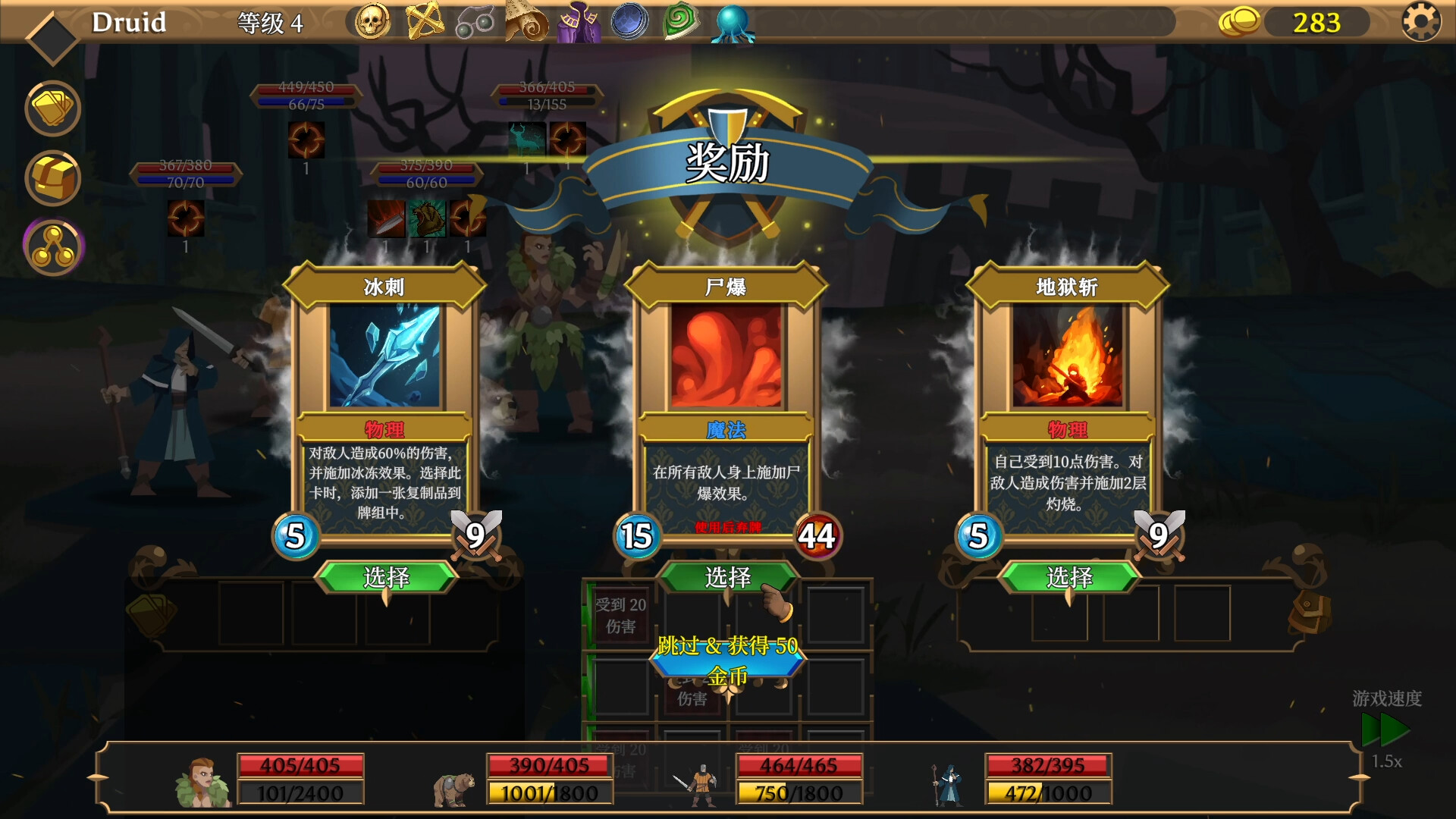Open the deck of cards panel

coord(52,108)
